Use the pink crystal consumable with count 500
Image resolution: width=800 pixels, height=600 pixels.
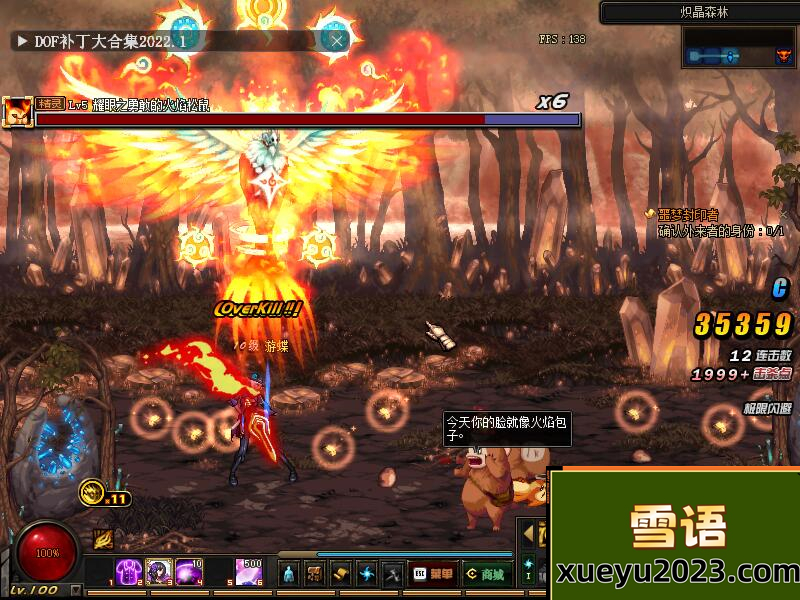[249, 572]
